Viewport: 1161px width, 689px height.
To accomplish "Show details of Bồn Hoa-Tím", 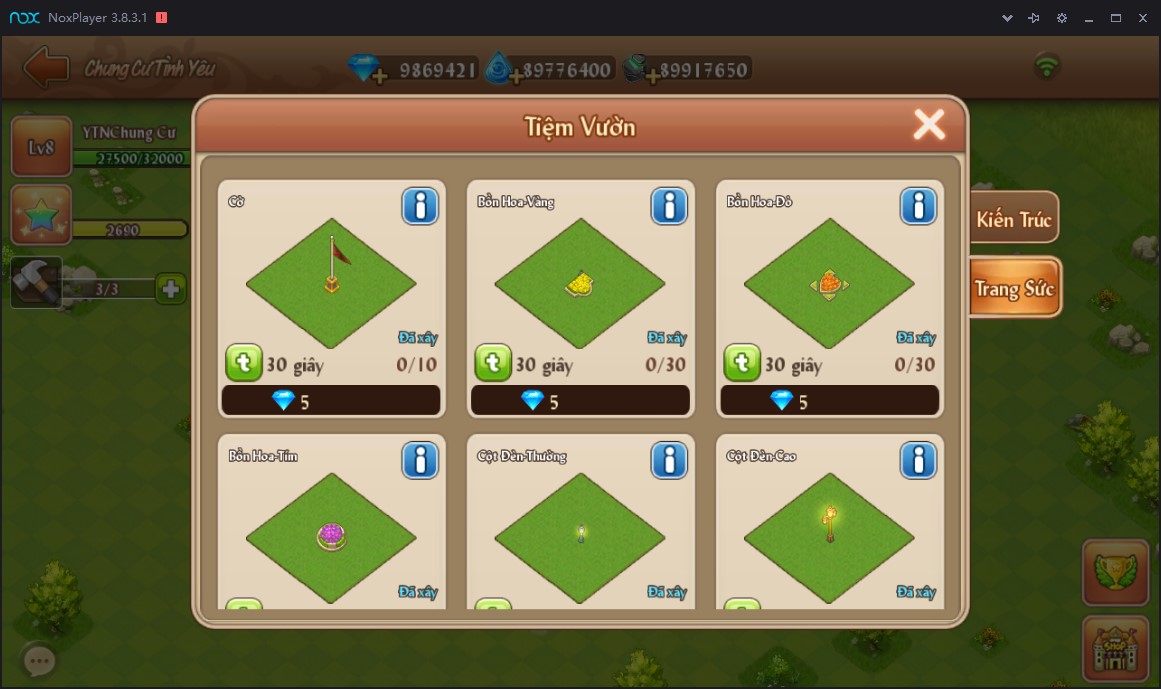I will coord(420,460).
